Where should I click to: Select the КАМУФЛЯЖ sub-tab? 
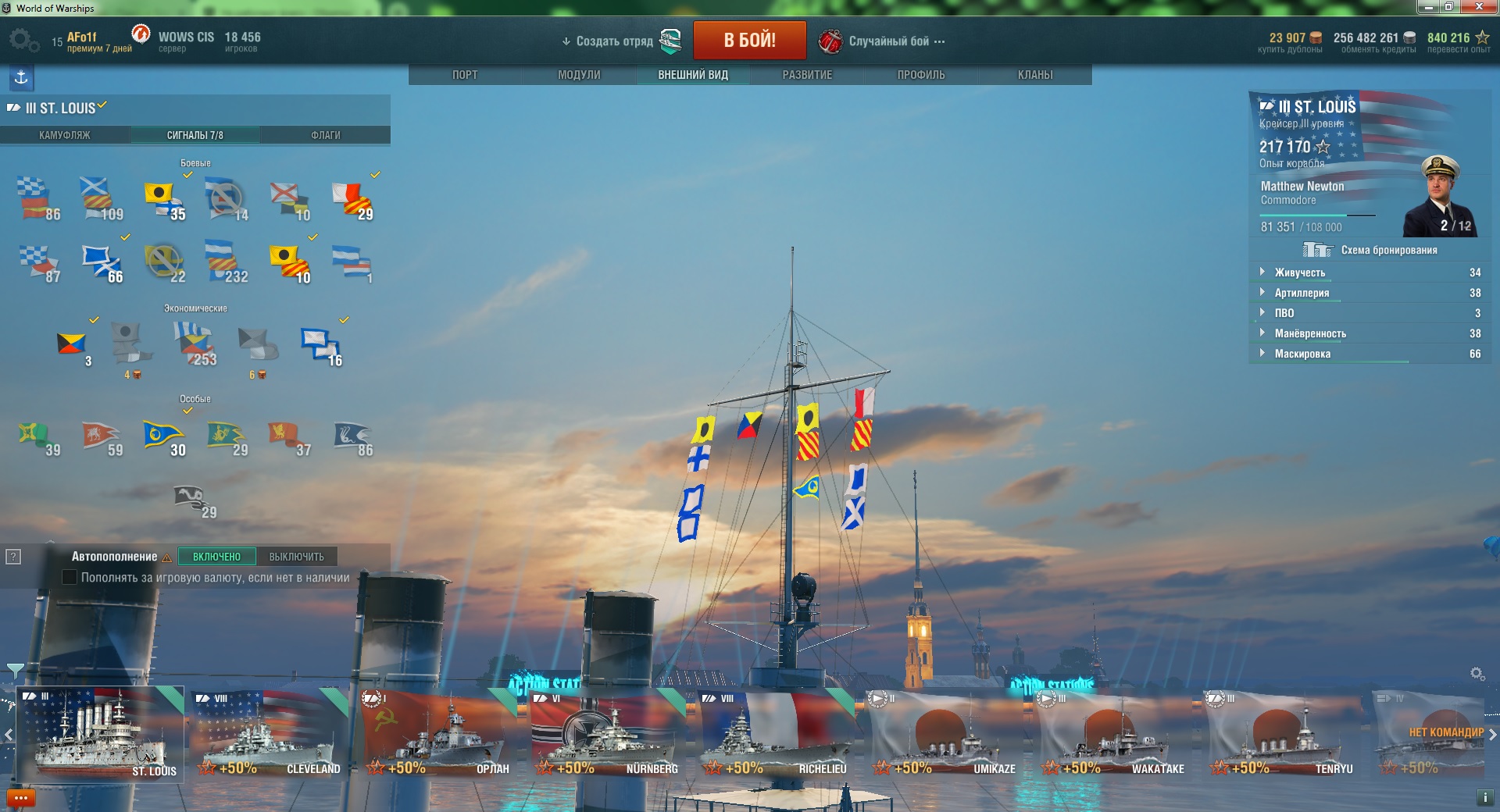[x=65, y=135]
